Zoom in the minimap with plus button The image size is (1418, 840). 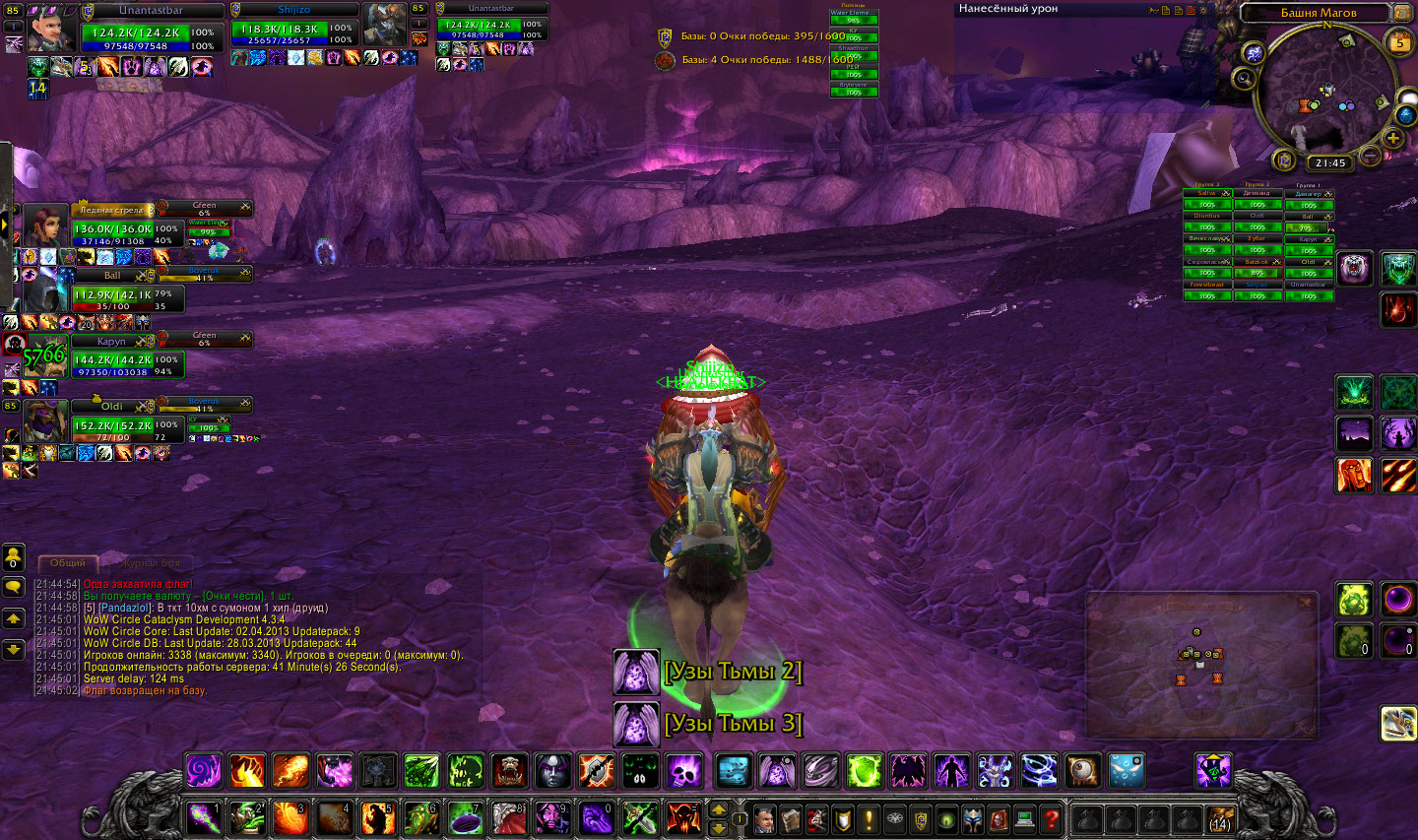(x=1392, y=139)
